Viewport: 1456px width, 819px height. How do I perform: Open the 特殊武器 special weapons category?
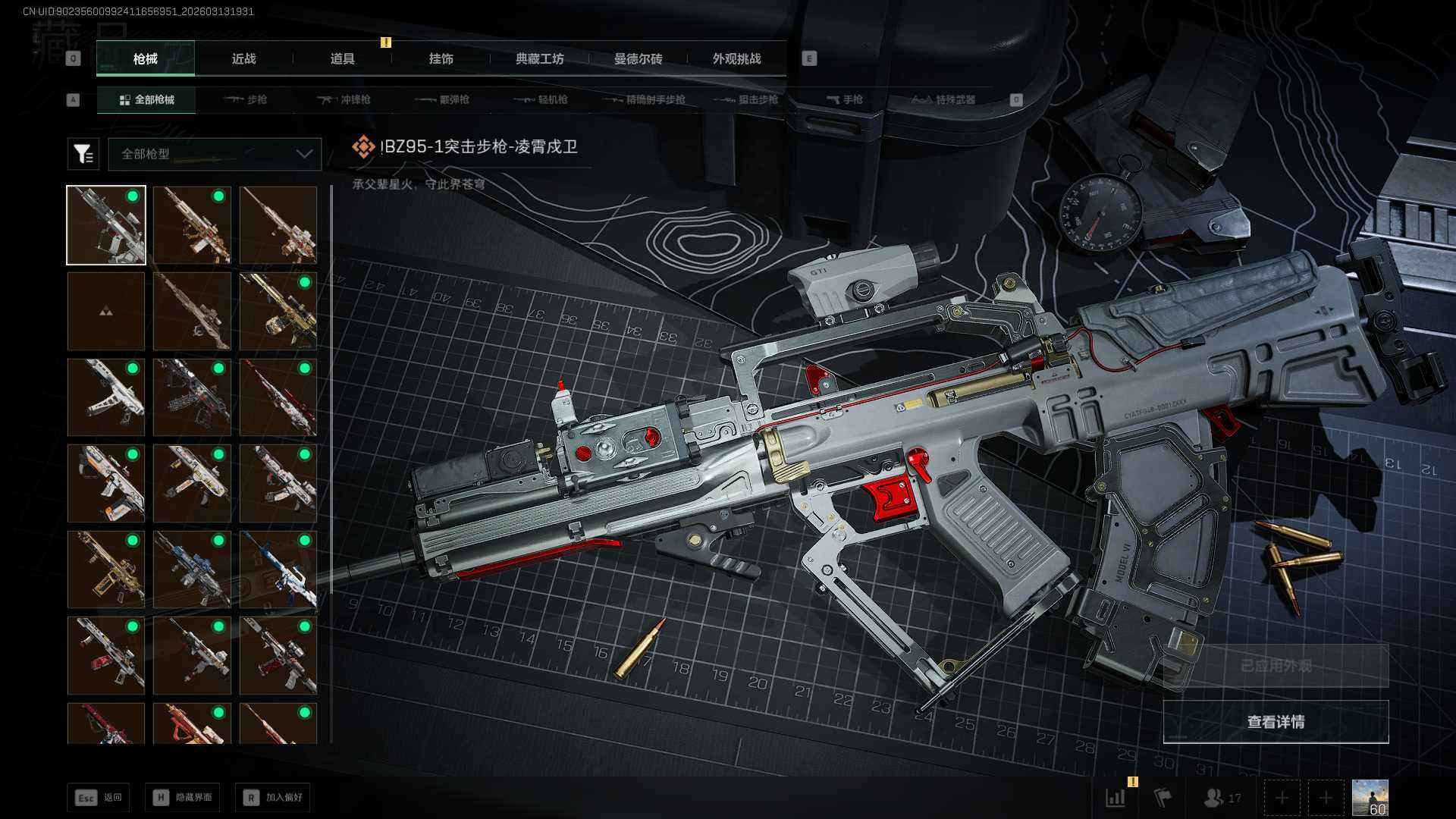point(943,99)
